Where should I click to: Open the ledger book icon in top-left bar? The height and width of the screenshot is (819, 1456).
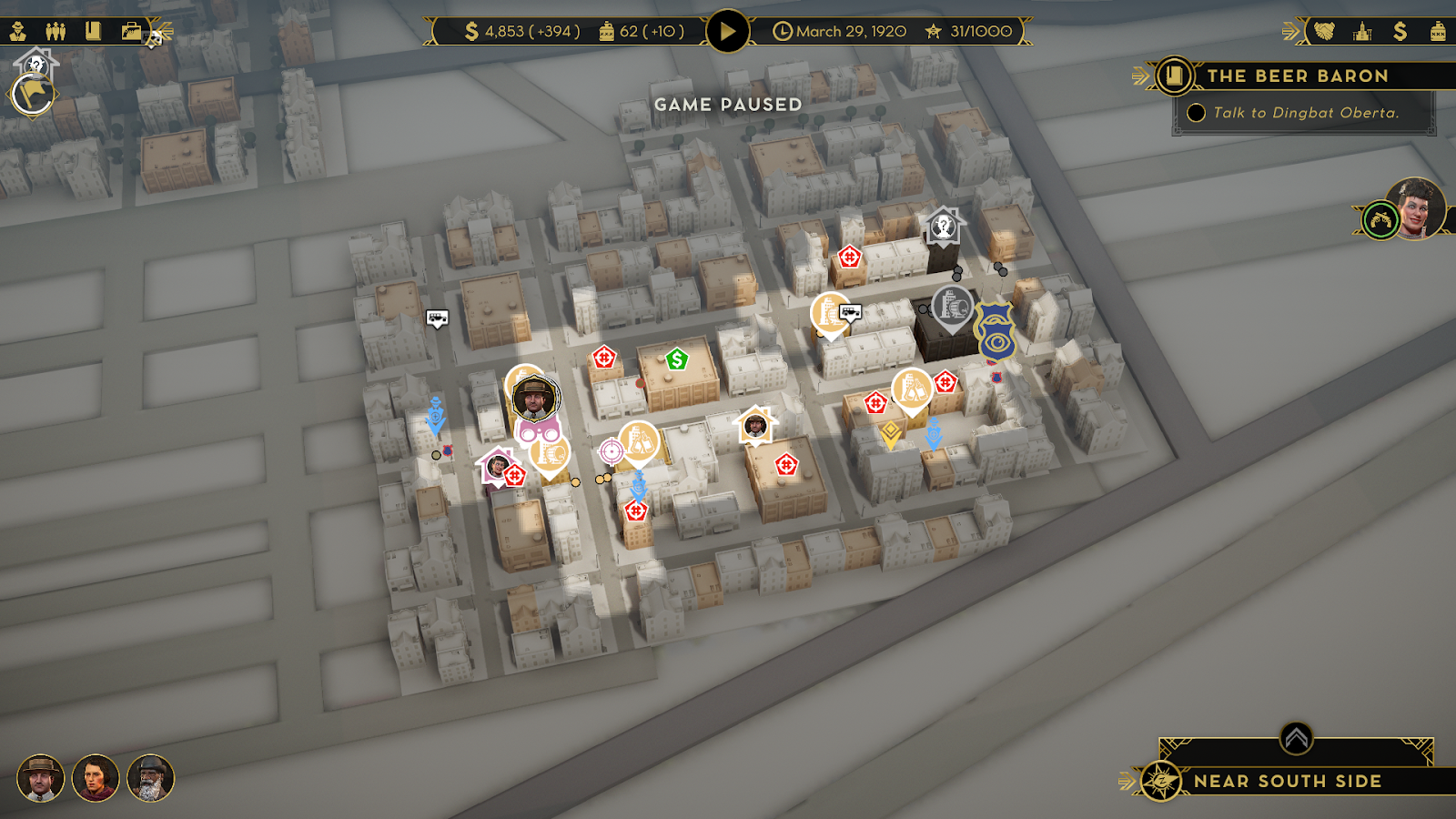tap(93, 32)
